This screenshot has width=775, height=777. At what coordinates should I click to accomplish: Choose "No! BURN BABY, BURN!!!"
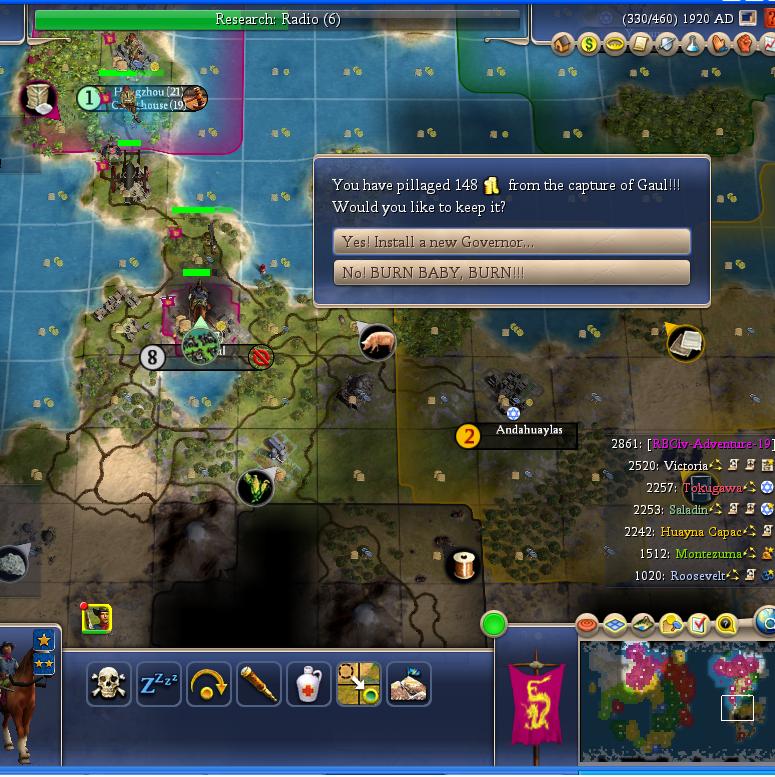(511, 273)
